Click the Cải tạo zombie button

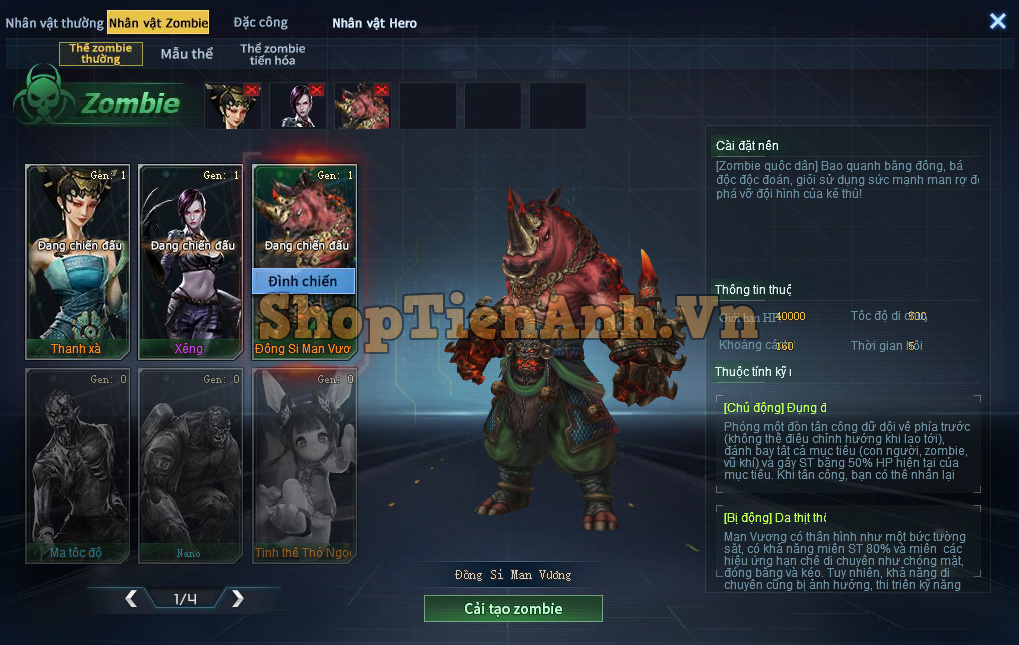513,608
